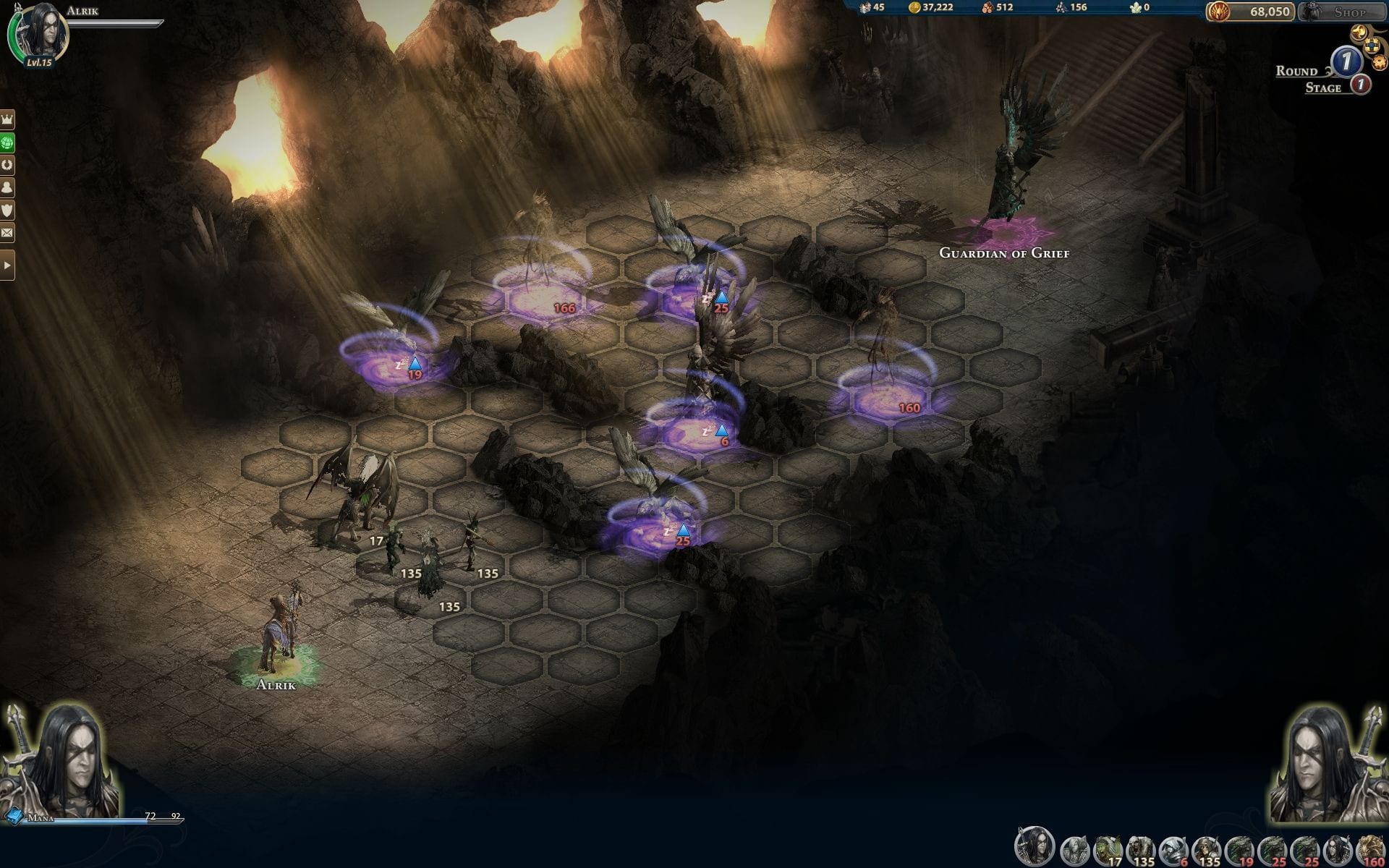Viewport: 1389px width, 868px height.
Task: Expand the sidebar with the arrow button
Action: [x=7, y=265]
